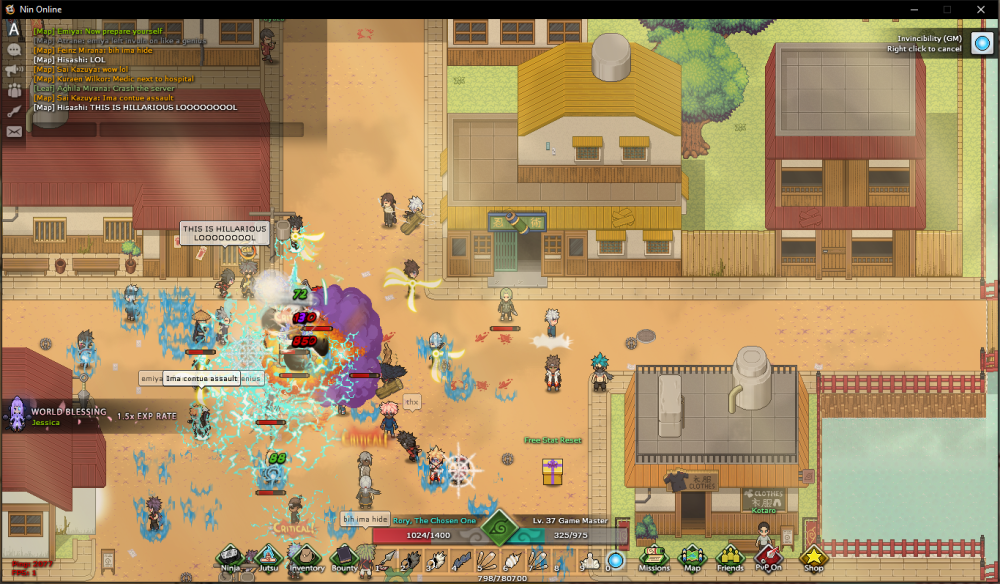The image size is (1000, 584).
Task: Open the Bounty book
Action: point(343,556)
